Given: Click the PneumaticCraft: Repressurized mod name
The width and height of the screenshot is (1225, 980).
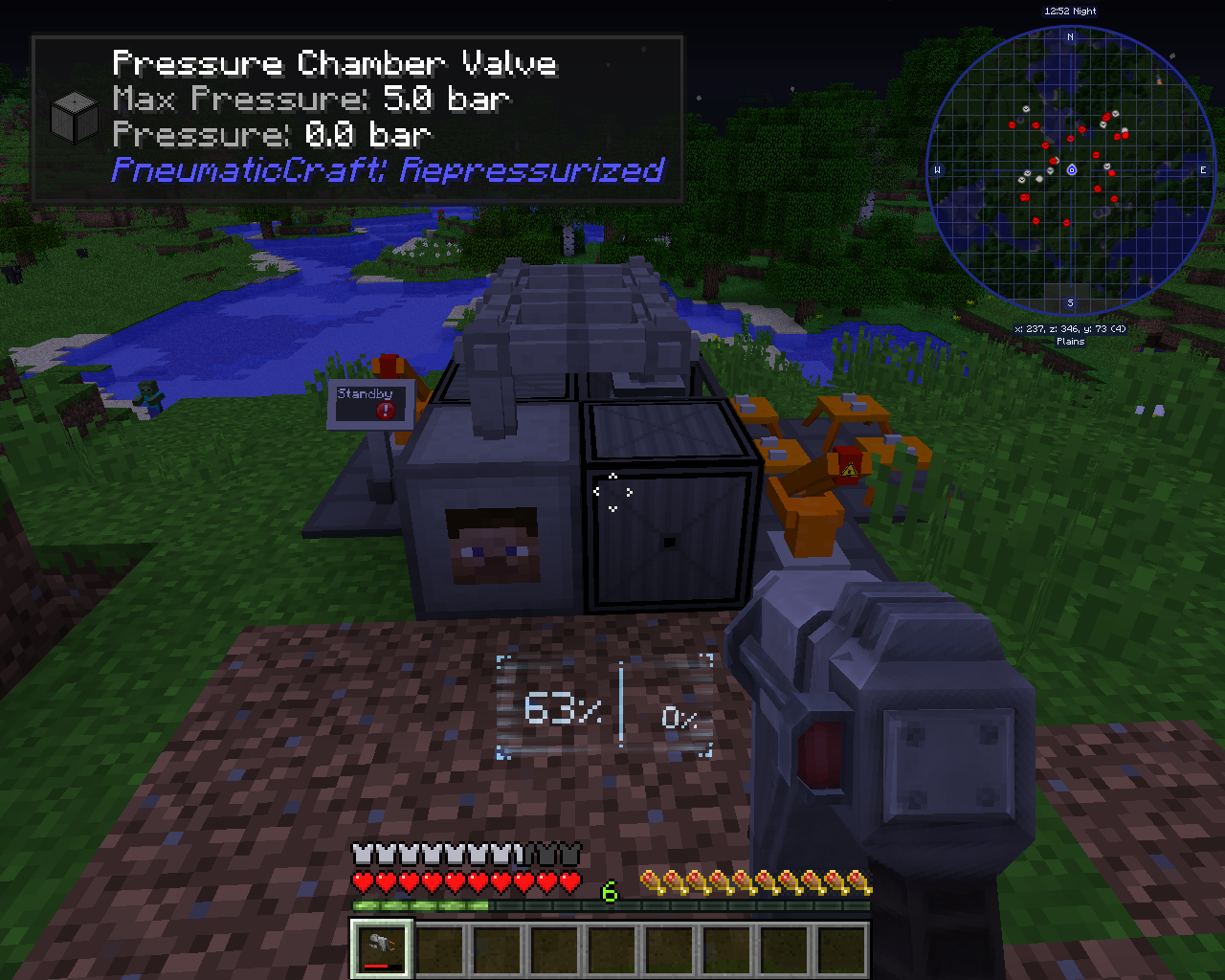Looking at the screenshot, I should (x=387, y=170).
